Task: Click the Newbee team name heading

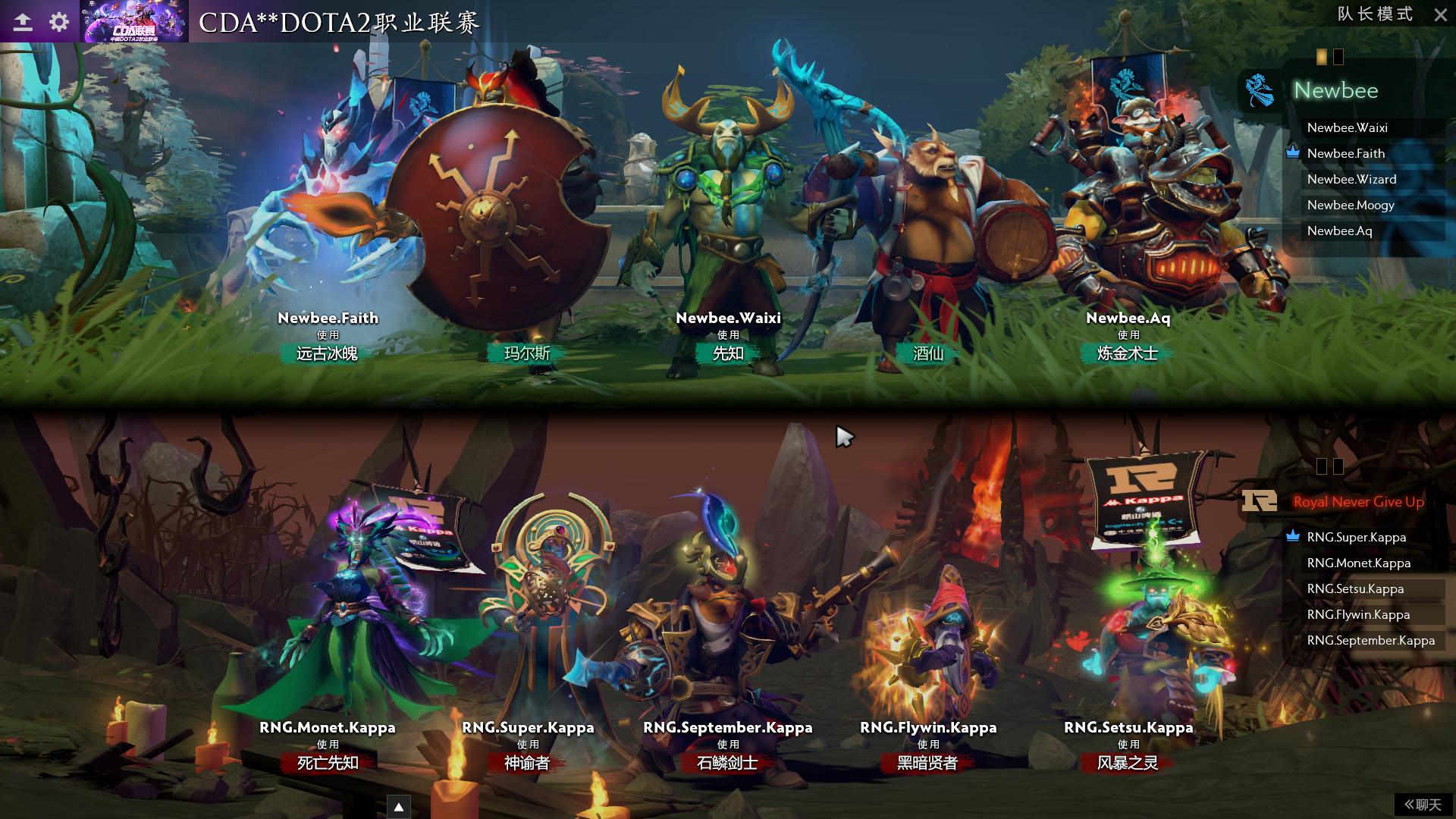Action: click(x=1335, y=92)
